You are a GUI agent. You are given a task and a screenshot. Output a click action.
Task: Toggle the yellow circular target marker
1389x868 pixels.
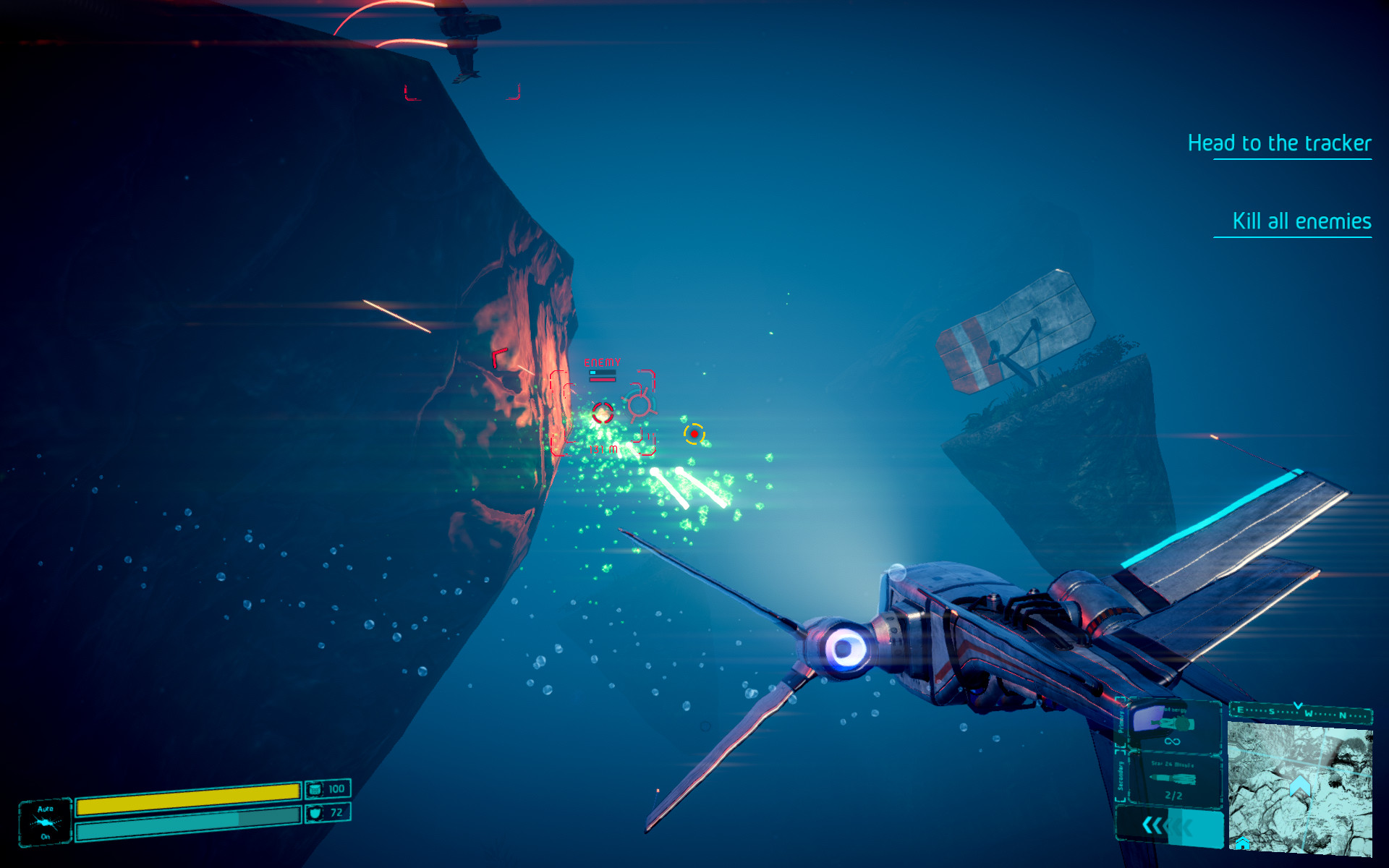695,434
